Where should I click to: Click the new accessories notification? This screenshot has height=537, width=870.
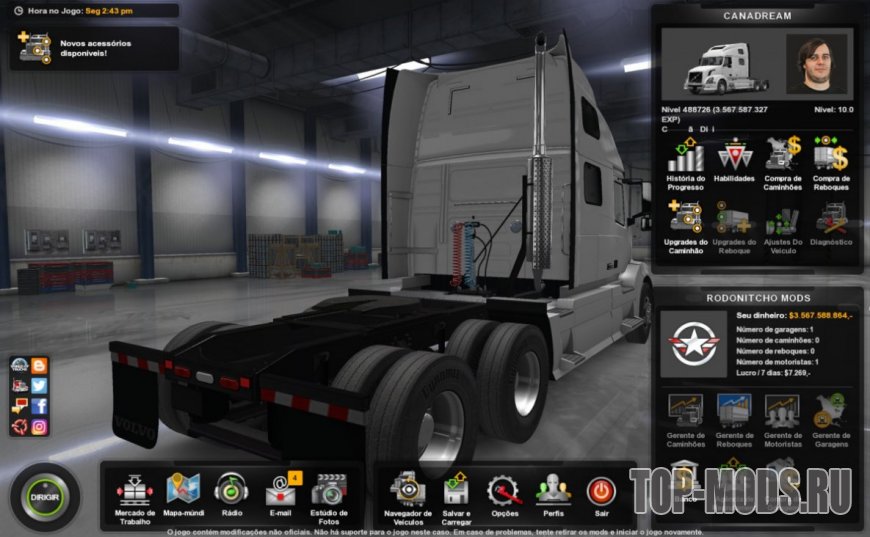(94, 47)
